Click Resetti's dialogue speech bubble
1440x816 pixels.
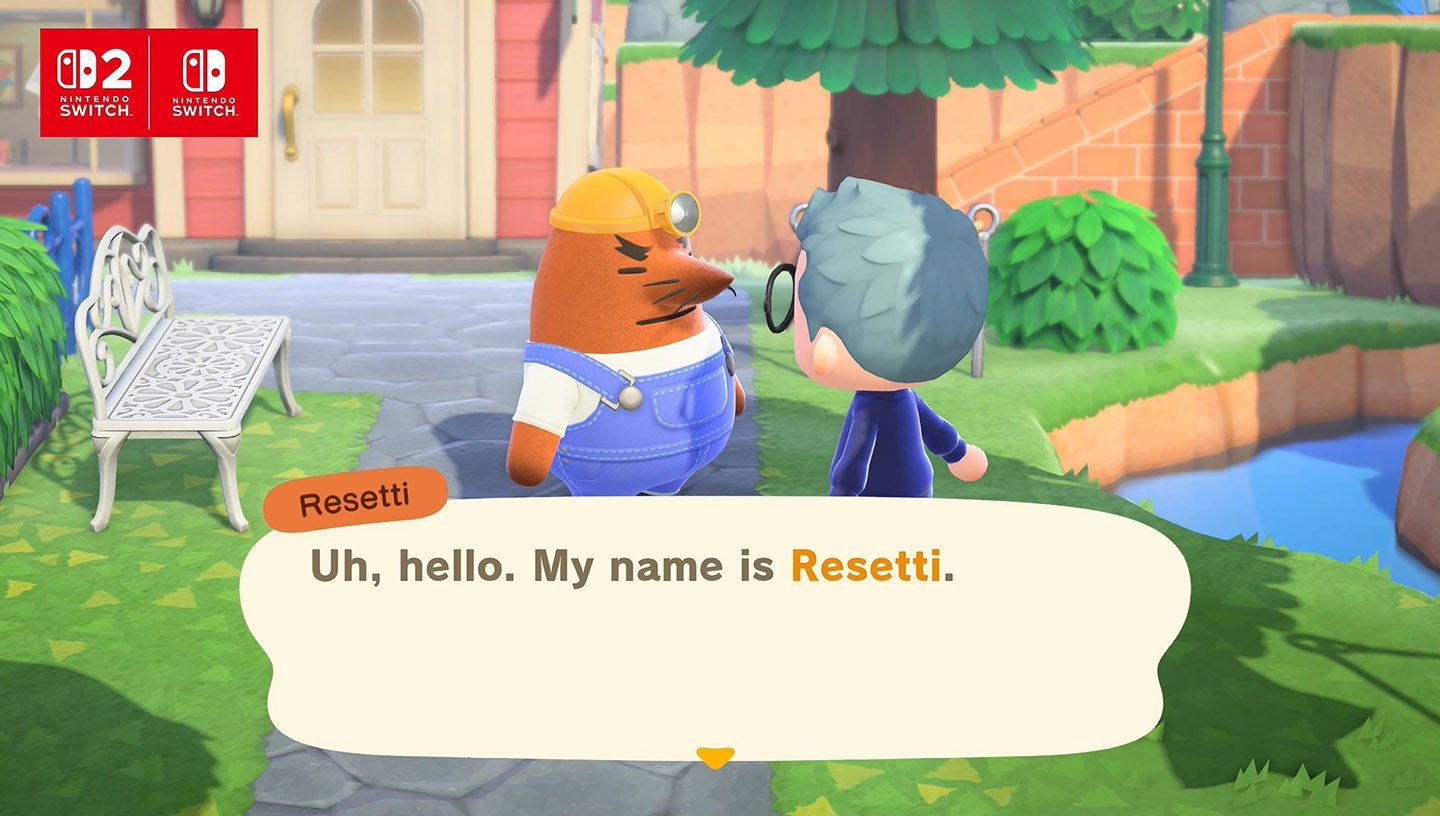coord(714,640)
